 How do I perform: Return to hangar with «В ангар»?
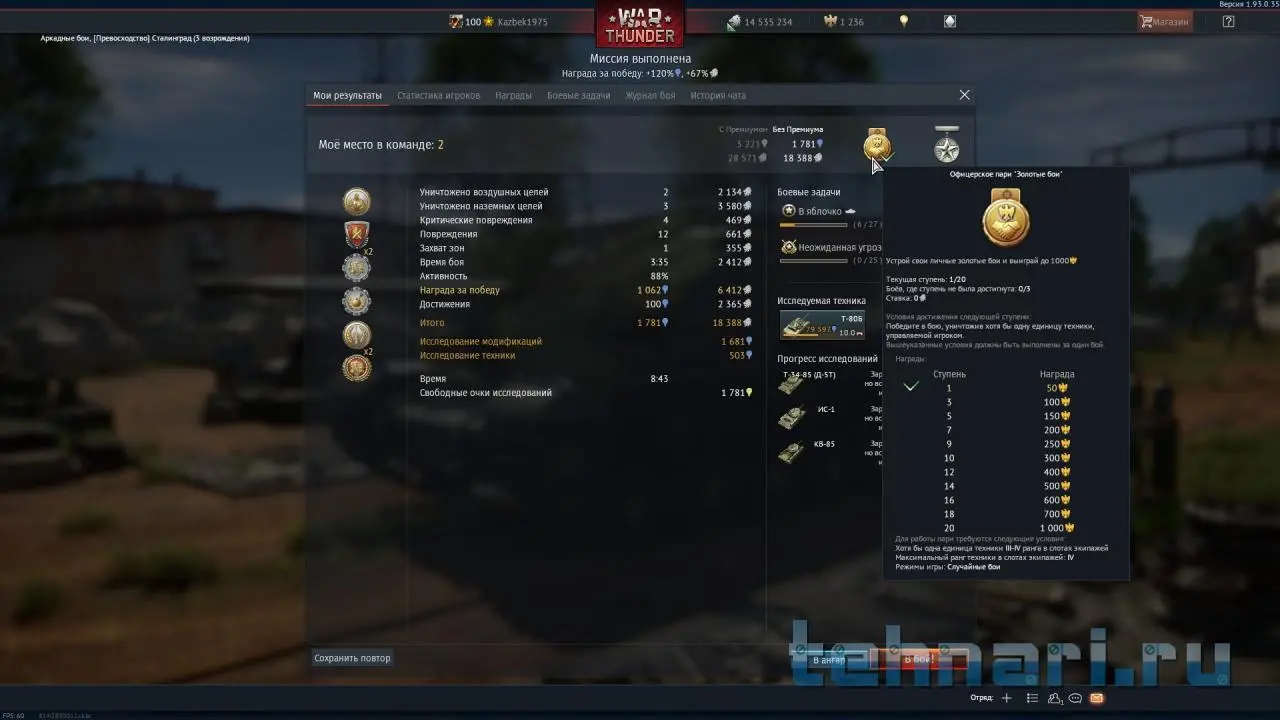828,660
